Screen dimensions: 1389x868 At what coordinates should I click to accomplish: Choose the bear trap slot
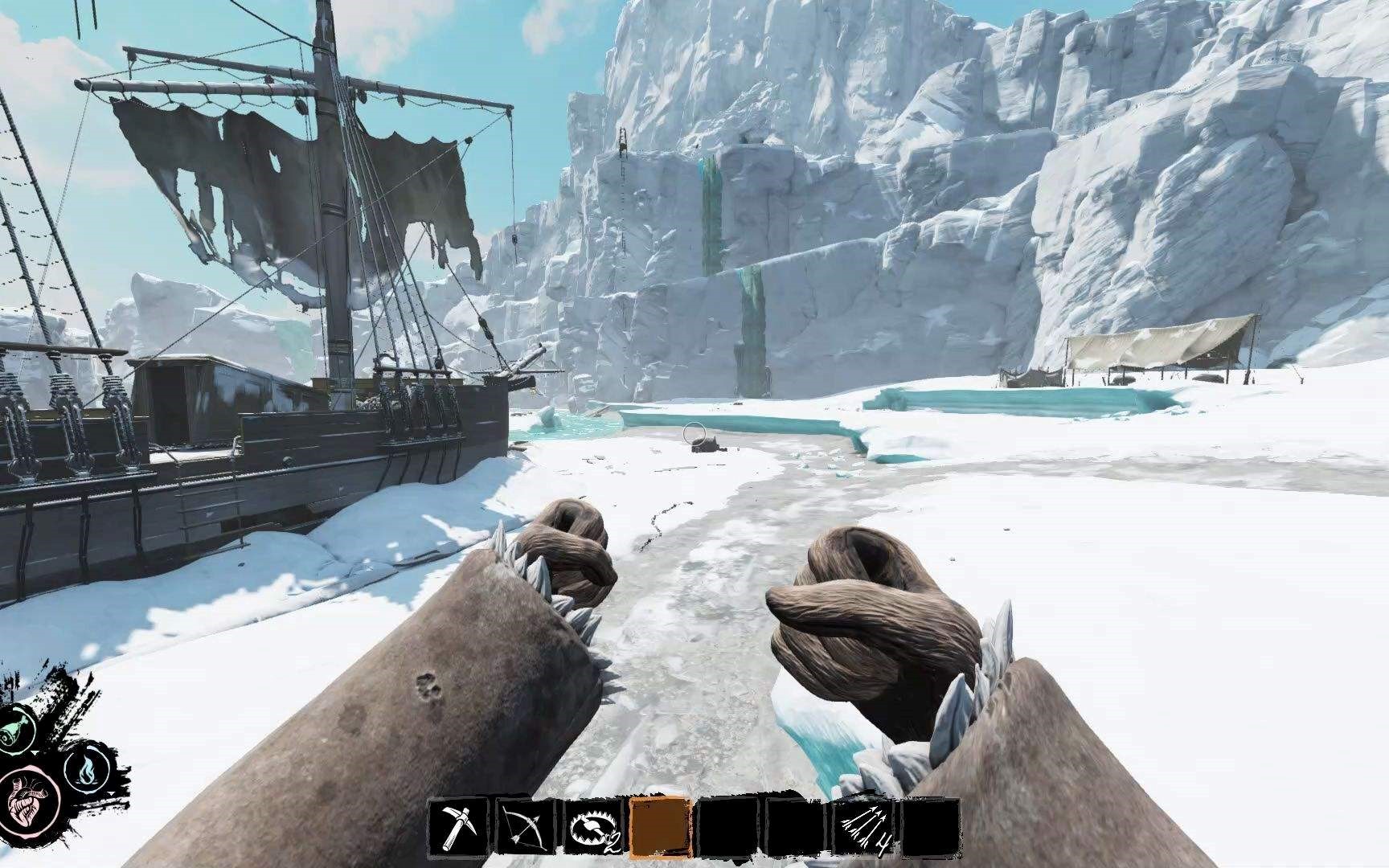[x=593, y=828]
